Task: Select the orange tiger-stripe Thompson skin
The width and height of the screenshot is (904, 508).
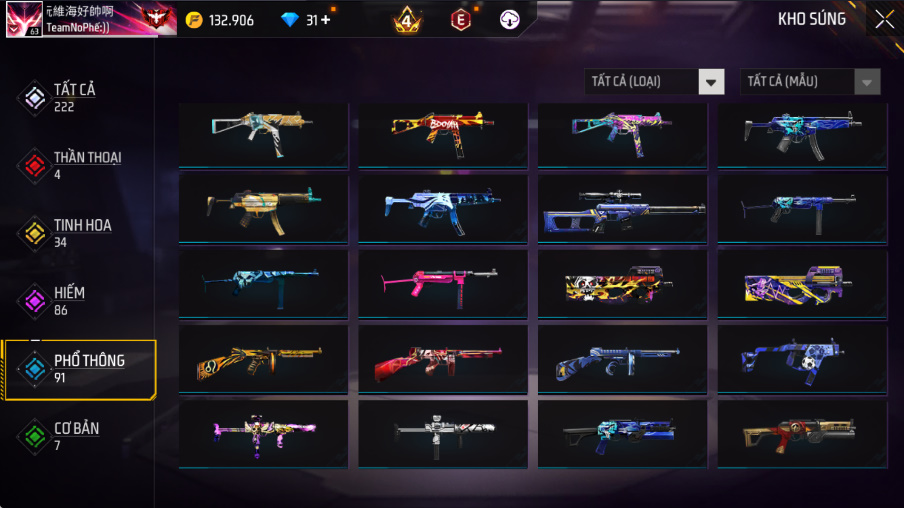Action: (x=262, y=360)
